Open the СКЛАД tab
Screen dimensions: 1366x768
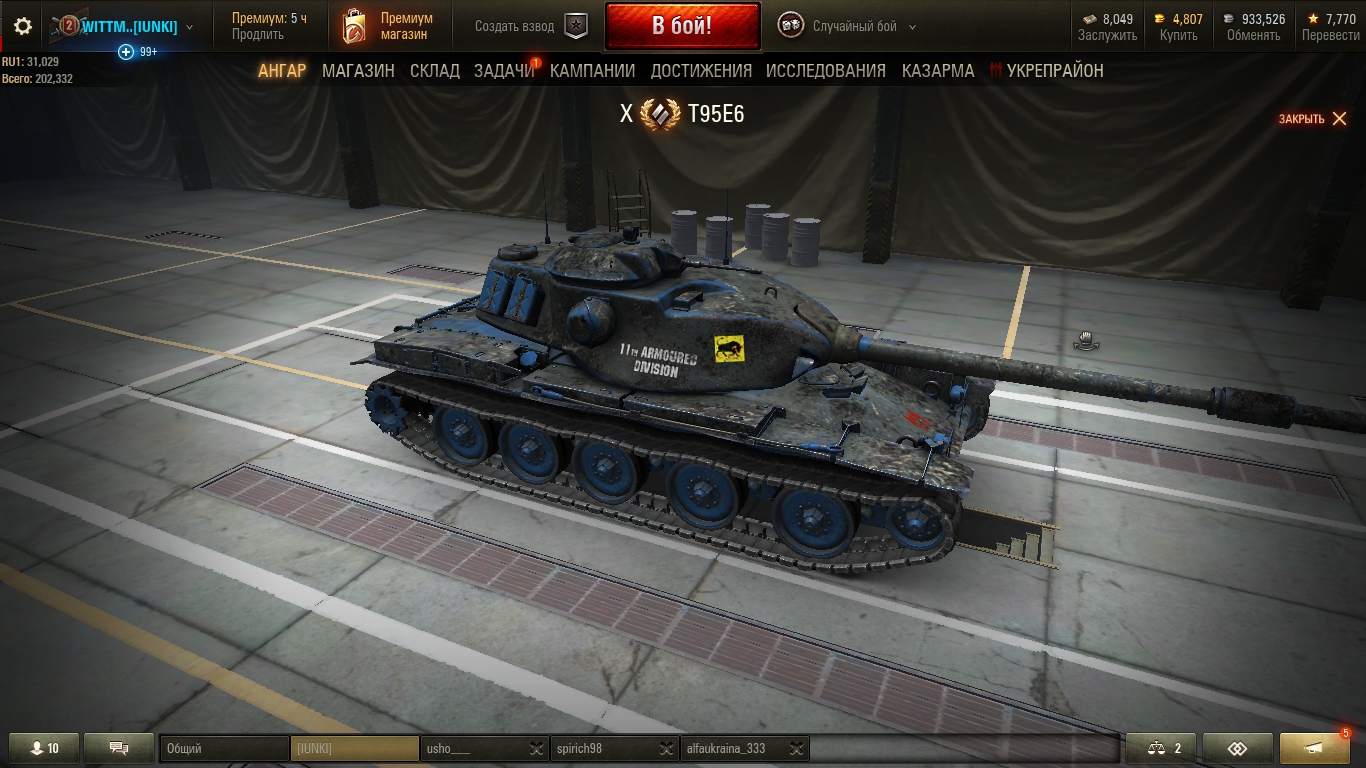click(434, 71)
